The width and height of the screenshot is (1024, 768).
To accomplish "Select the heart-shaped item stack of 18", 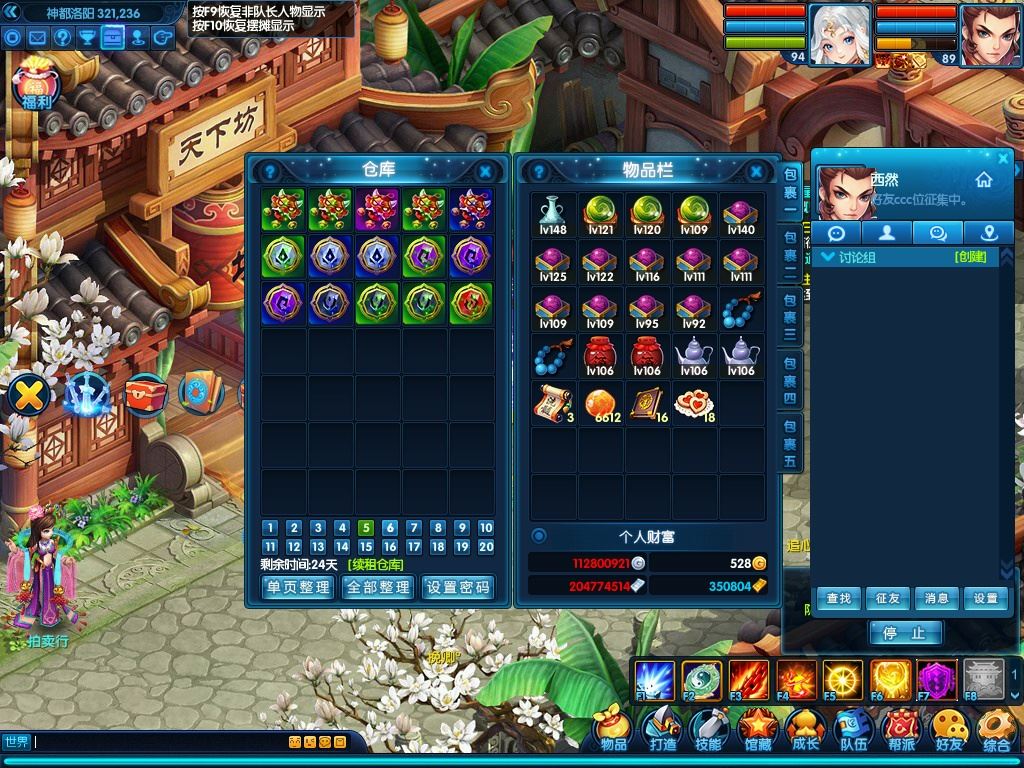I will click(693, 403).
